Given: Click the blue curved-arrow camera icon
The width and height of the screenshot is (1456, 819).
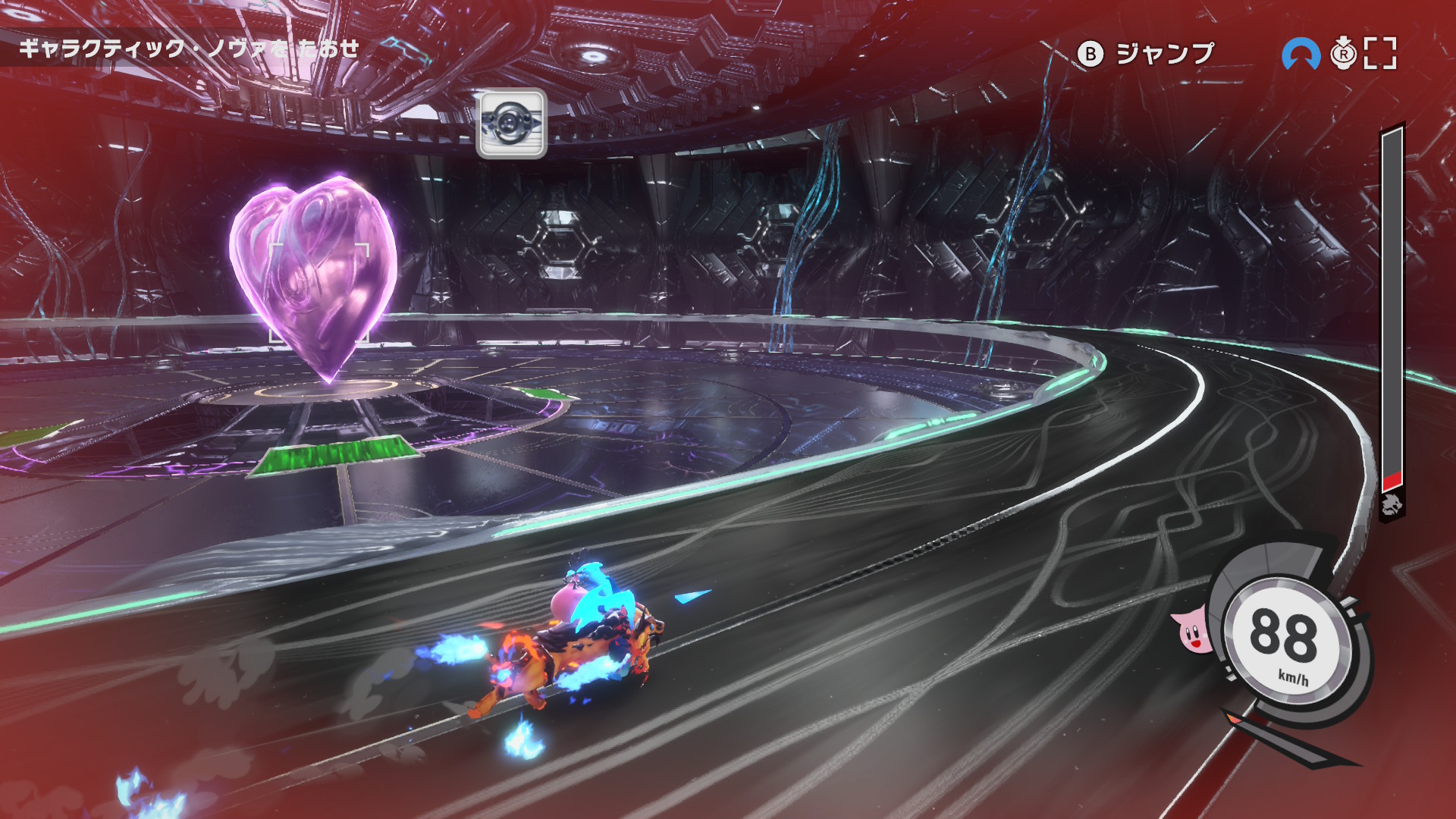Looking at the screenshot, I should (1301, 54).
